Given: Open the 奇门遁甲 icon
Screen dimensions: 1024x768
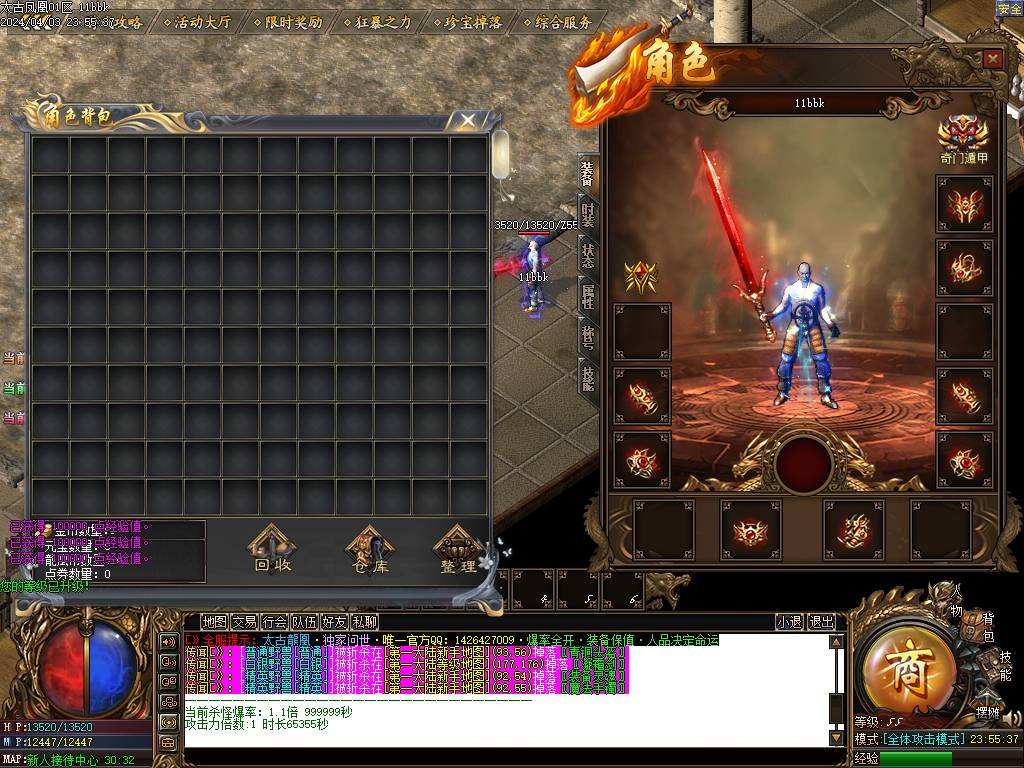Looking at the screenshot, I should coord(964,137).
